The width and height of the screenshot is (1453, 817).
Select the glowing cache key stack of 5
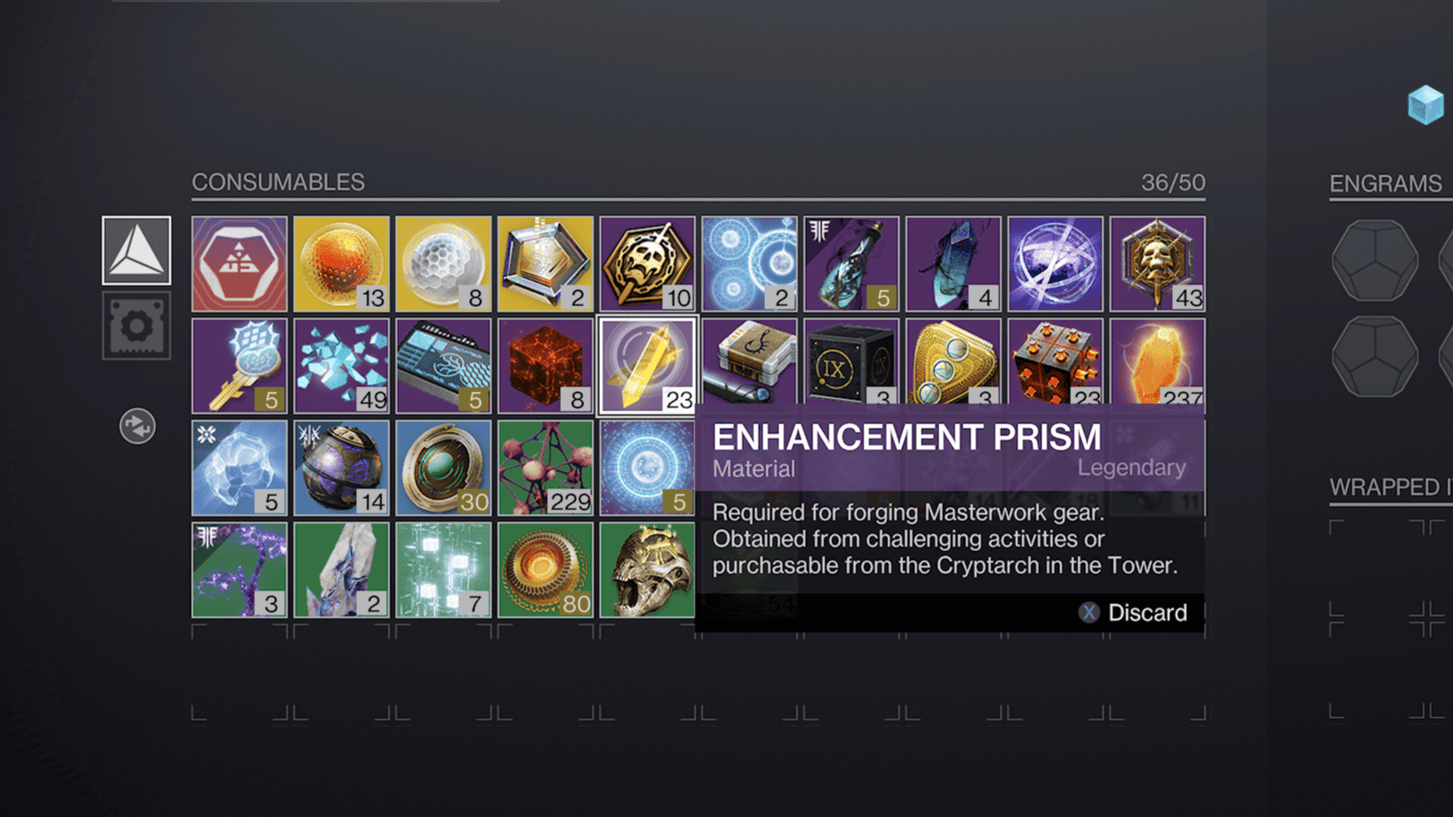[x=239, y=365]
